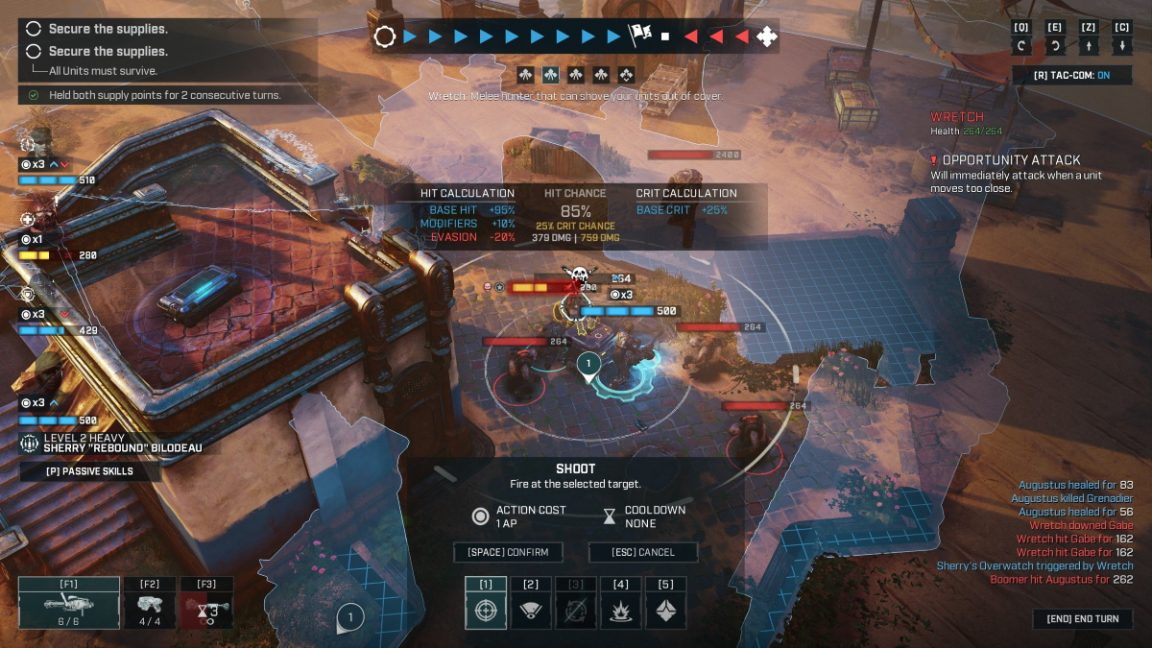The height and width of the screenshot is (648, 1152).
Task: Lower the camera with the down arrow
Action: (x=1122, y=46)
